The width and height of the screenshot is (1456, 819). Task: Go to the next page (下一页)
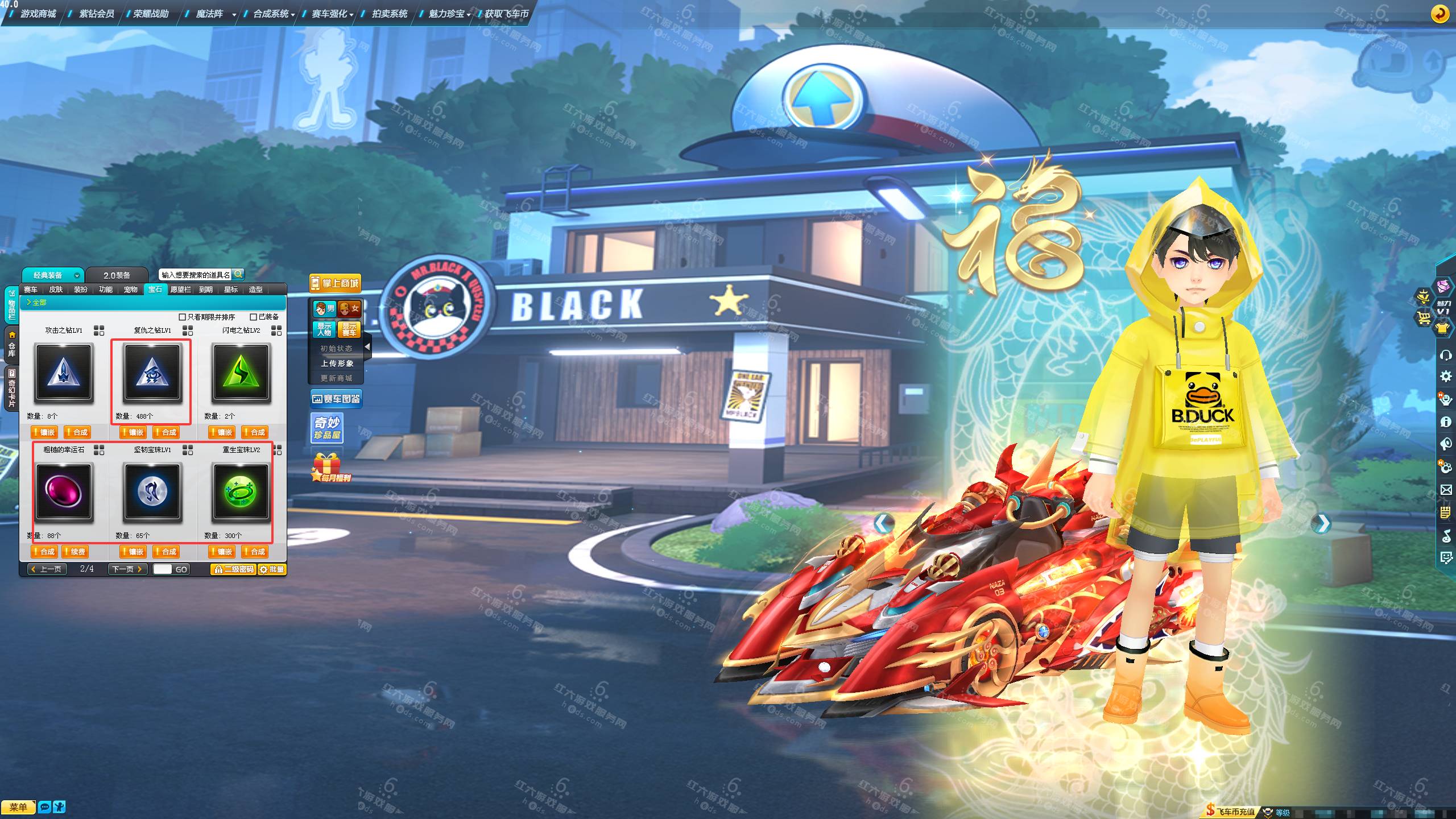pos(127,569)
